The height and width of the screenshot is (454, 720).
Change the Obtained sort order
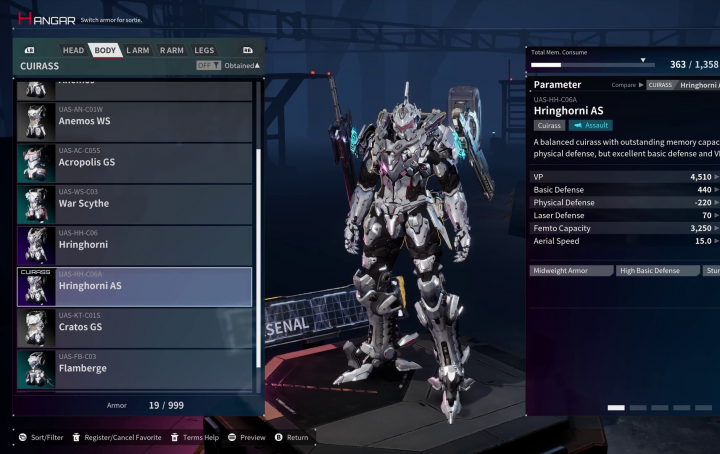click(241, 66)
